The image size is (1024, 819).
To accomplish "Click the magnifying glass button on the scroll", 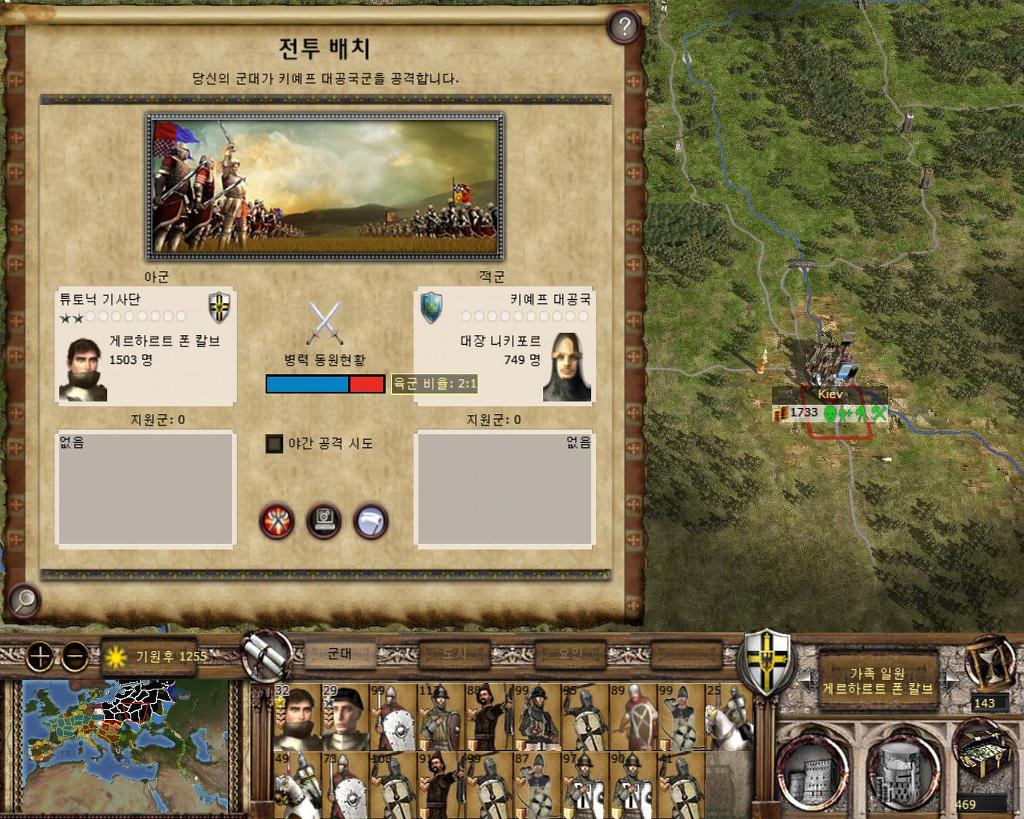I will [23, 600].
